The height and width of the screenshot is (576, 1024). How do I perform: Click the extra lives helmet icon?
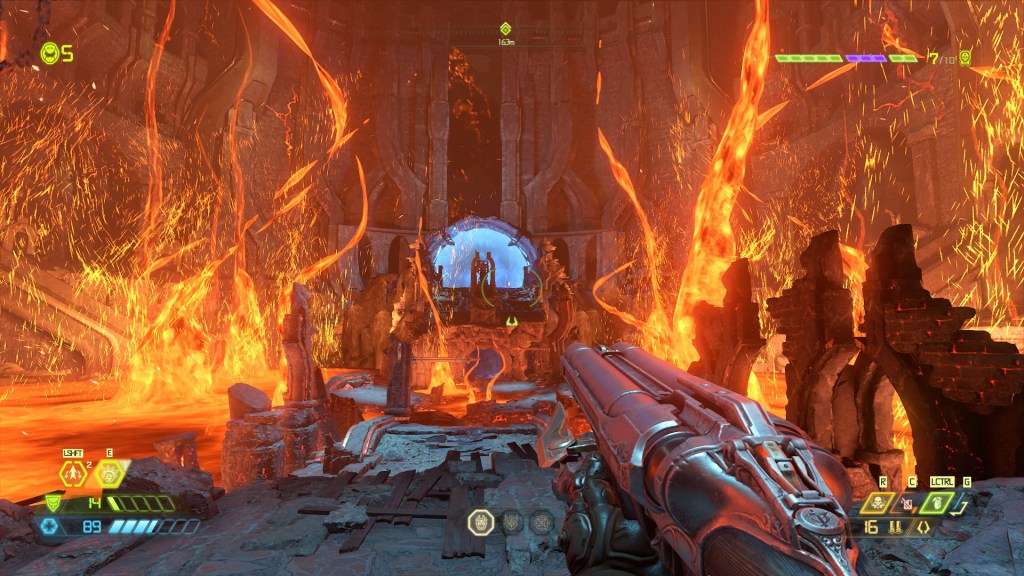[49, 53]
